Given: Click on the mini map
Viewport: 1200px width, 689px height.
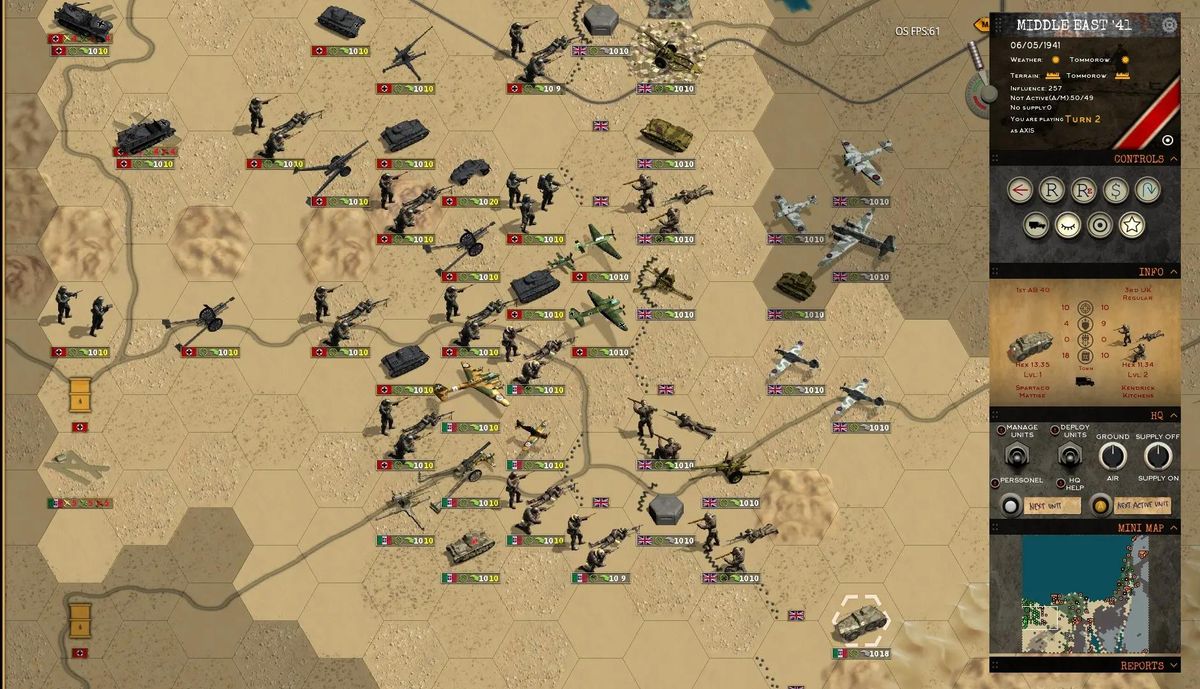Looking at the screenshot, I should click(x=1084, y=594).
